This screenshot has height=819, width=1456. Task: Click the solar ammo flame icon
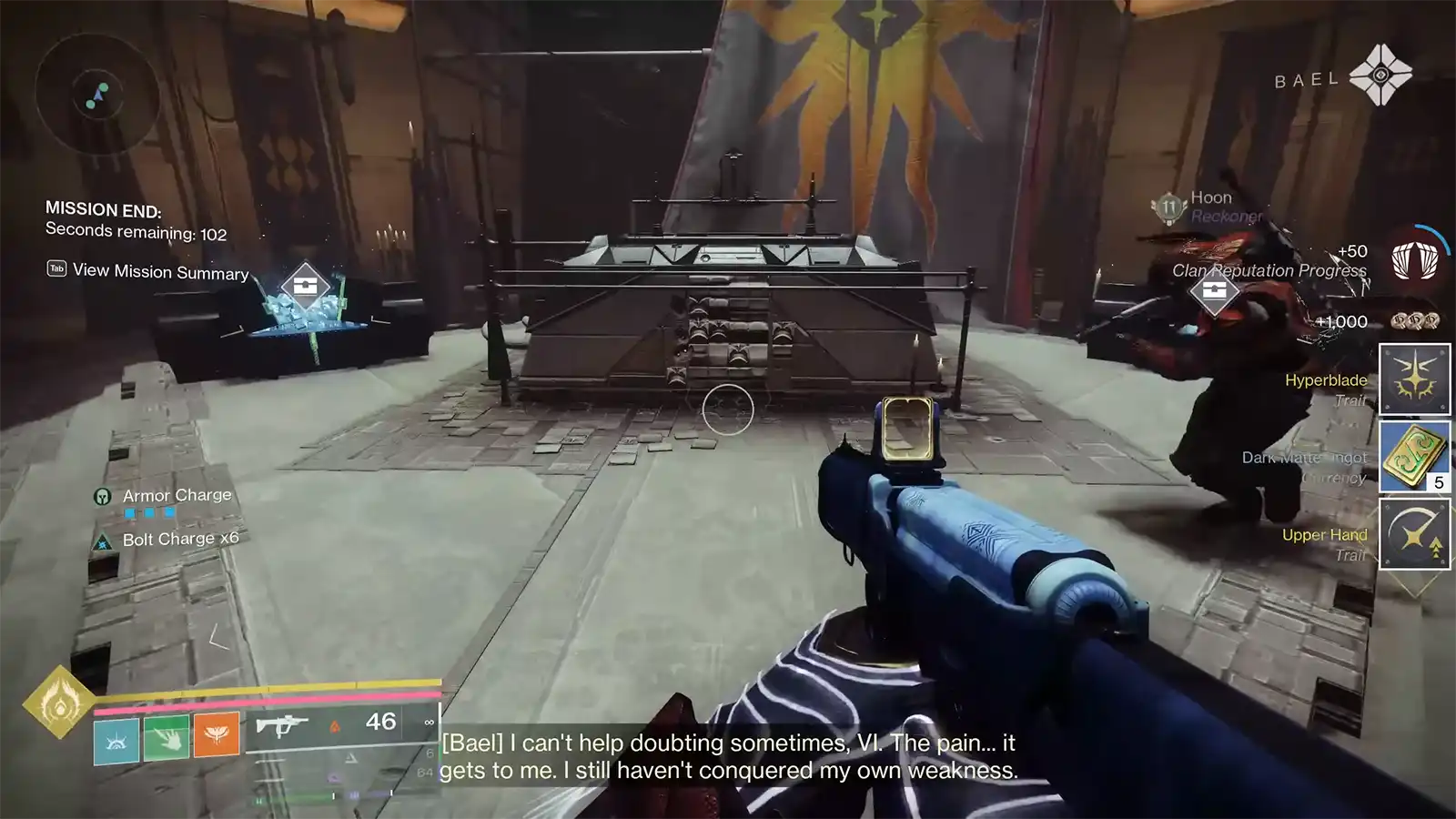(x=337, y=725)
